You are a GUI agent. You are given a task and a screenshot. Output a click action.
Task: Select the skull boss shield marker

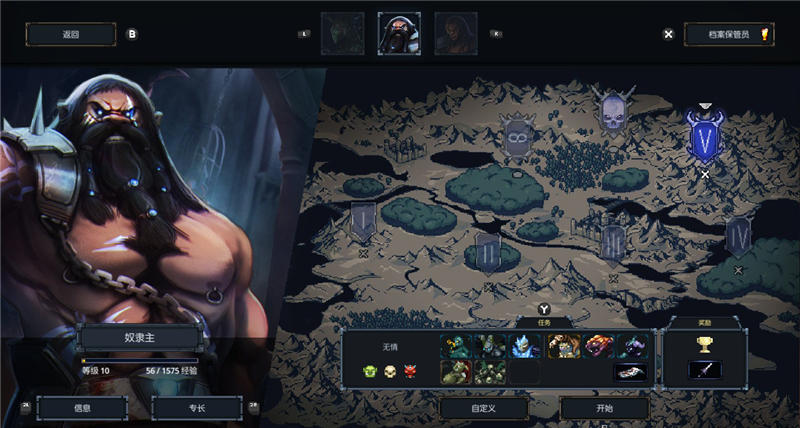coord(612,112)
